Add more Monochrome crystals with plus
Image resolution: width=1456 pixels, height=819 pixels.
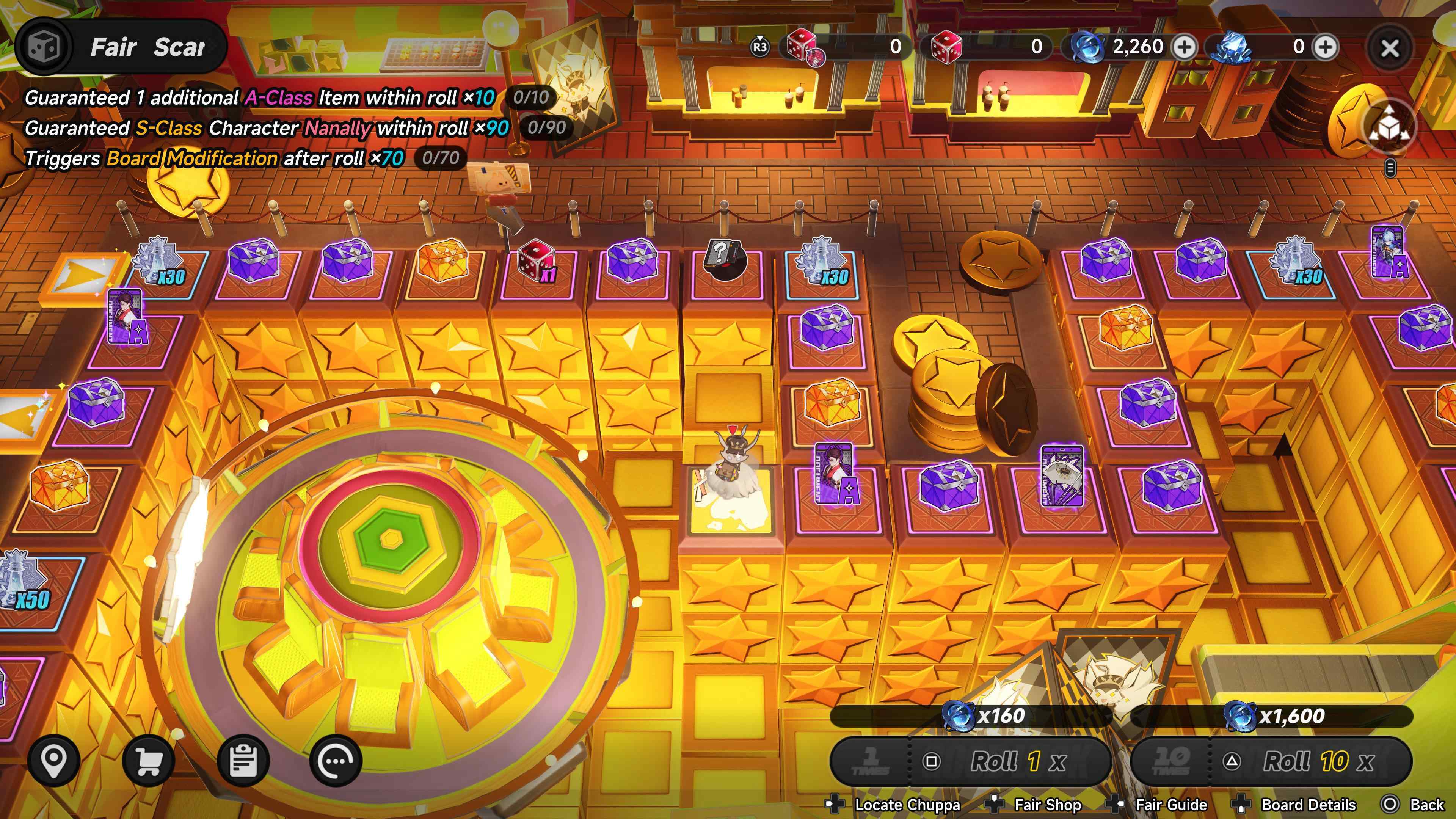pyautogui.click(x=1326, y=47)
